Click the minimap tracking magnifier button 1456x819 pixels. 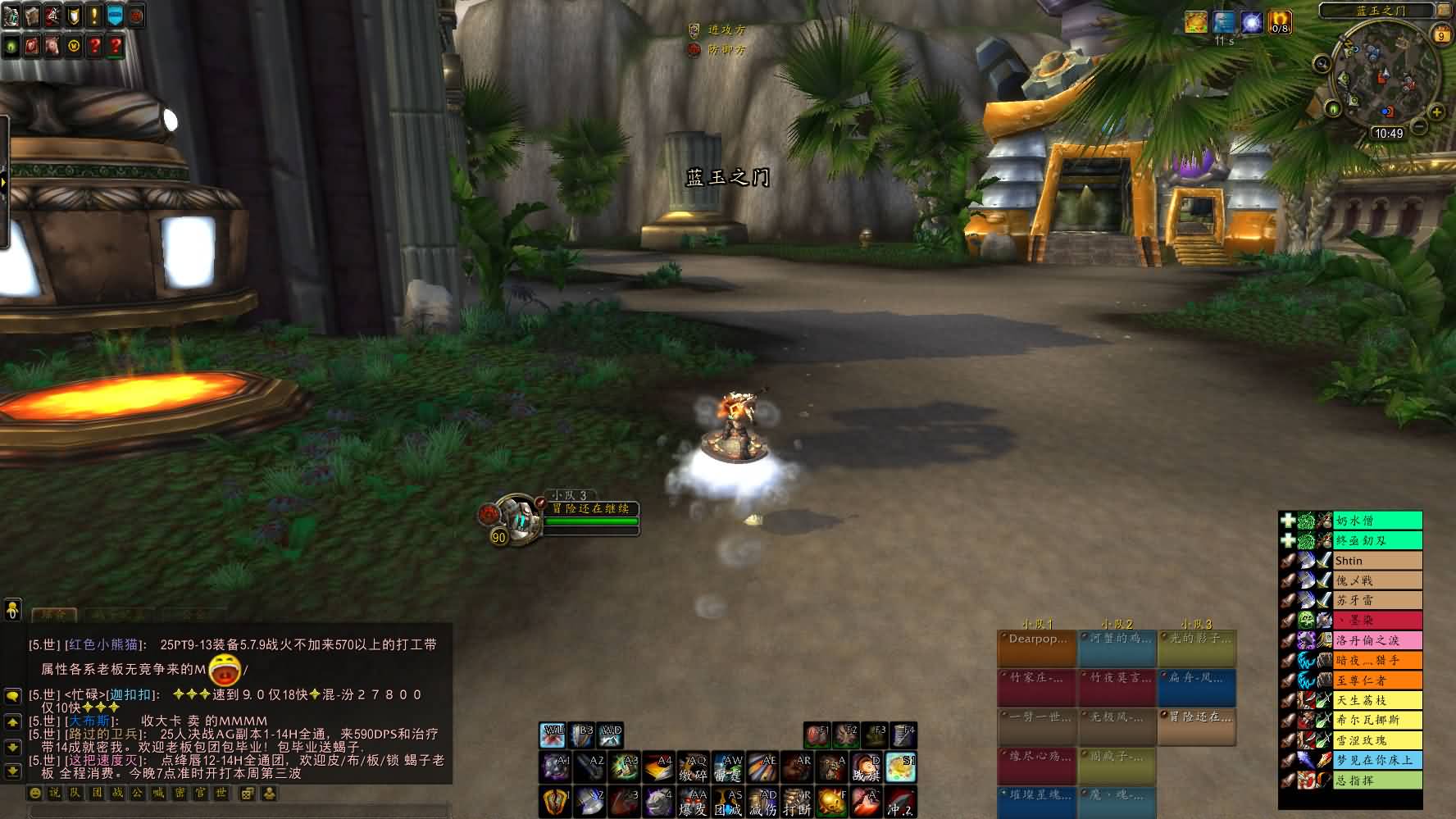(1322, 64)
